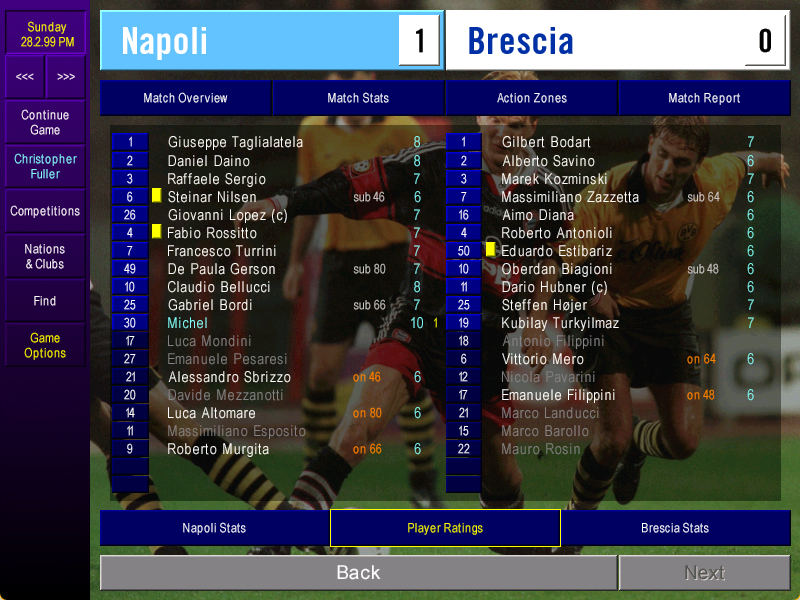800x600 pixels.
Task: Switch to Match Stats
Action: (x=358, y=98)
